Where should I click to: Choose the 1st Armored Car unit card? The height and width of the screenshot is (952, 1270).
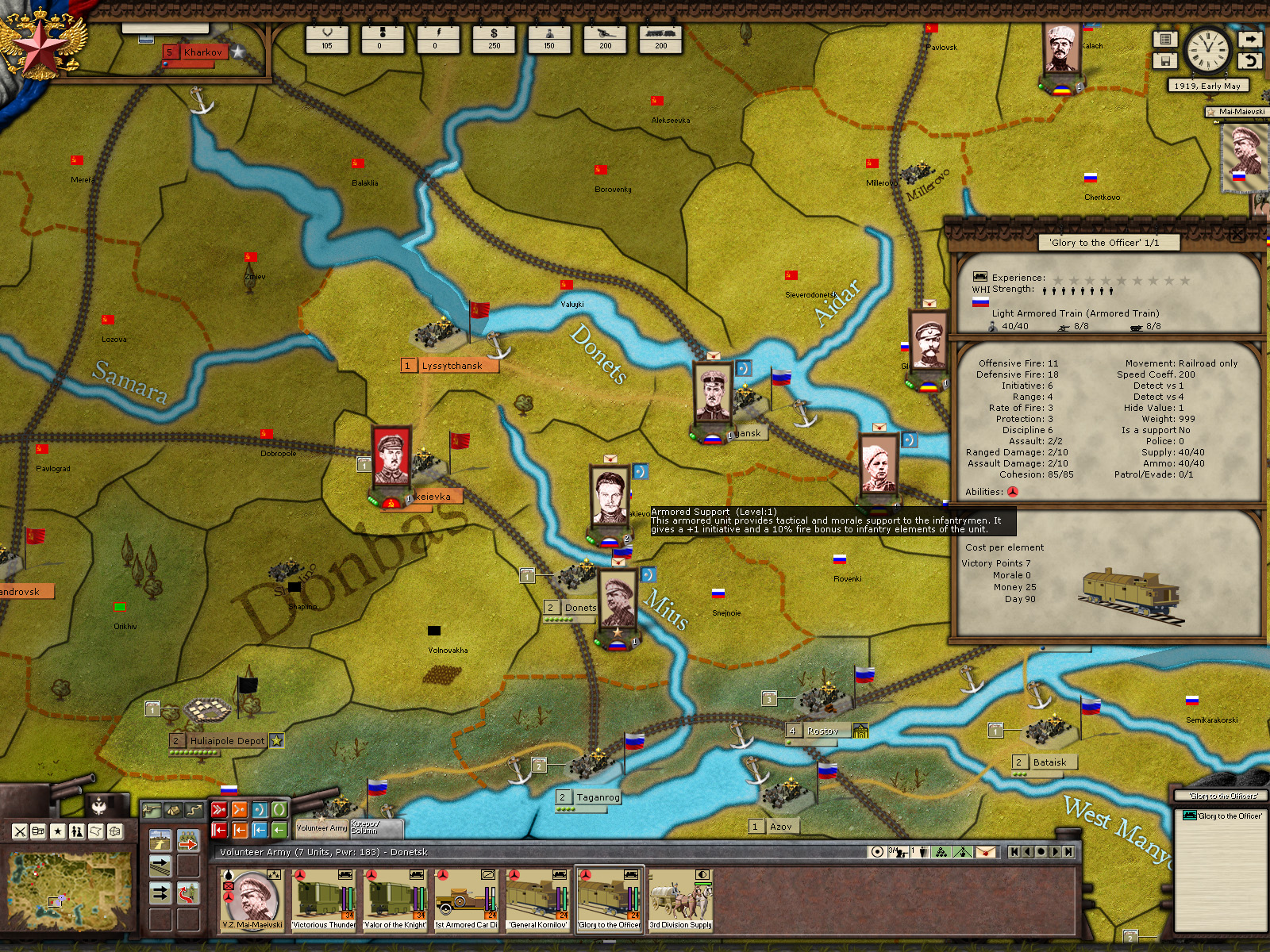coord(466,900)
